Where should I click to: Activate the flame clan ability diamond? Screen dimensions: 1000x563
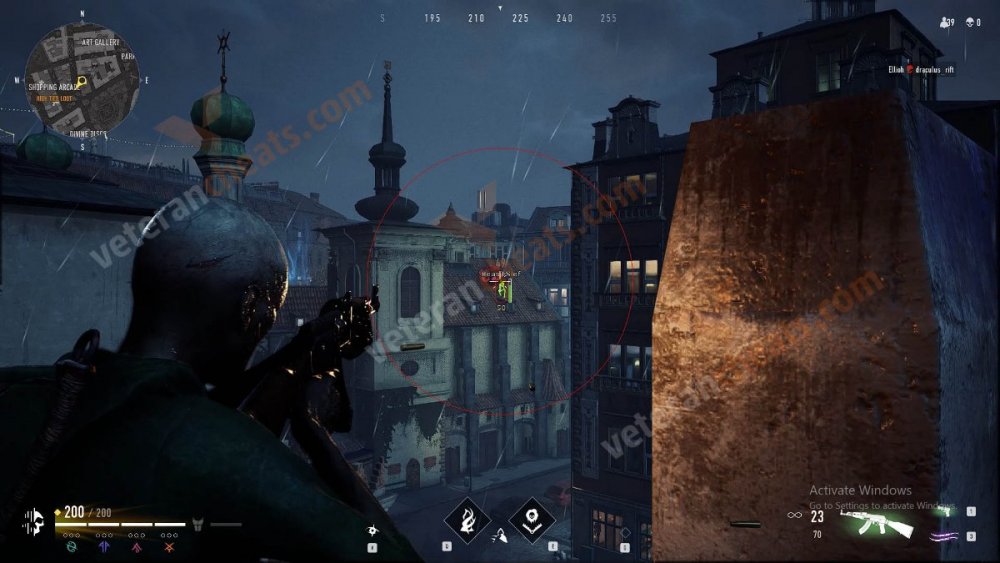click(x=466, y=520)
